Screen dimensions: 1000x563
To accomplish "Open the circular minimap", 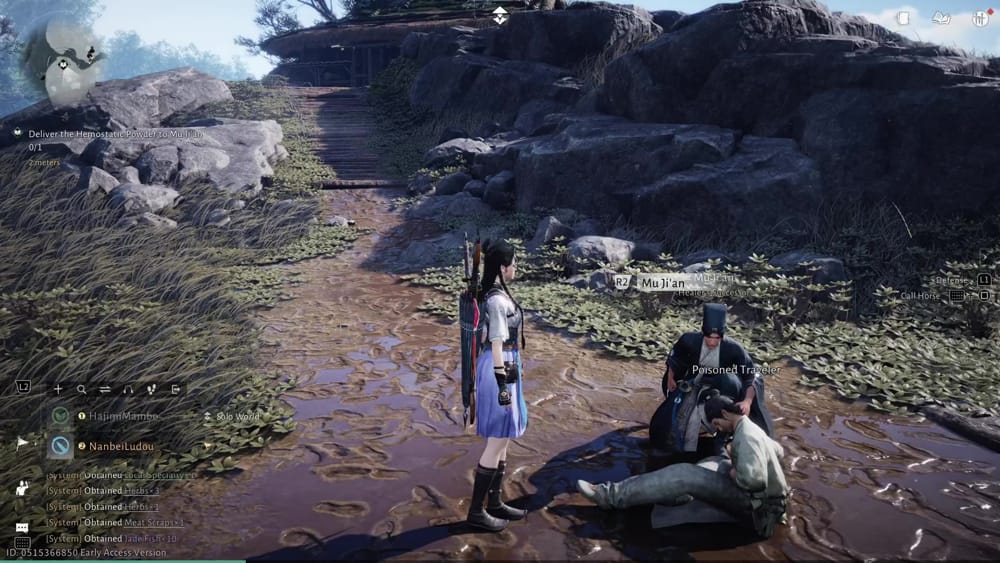I will (63, 58).
